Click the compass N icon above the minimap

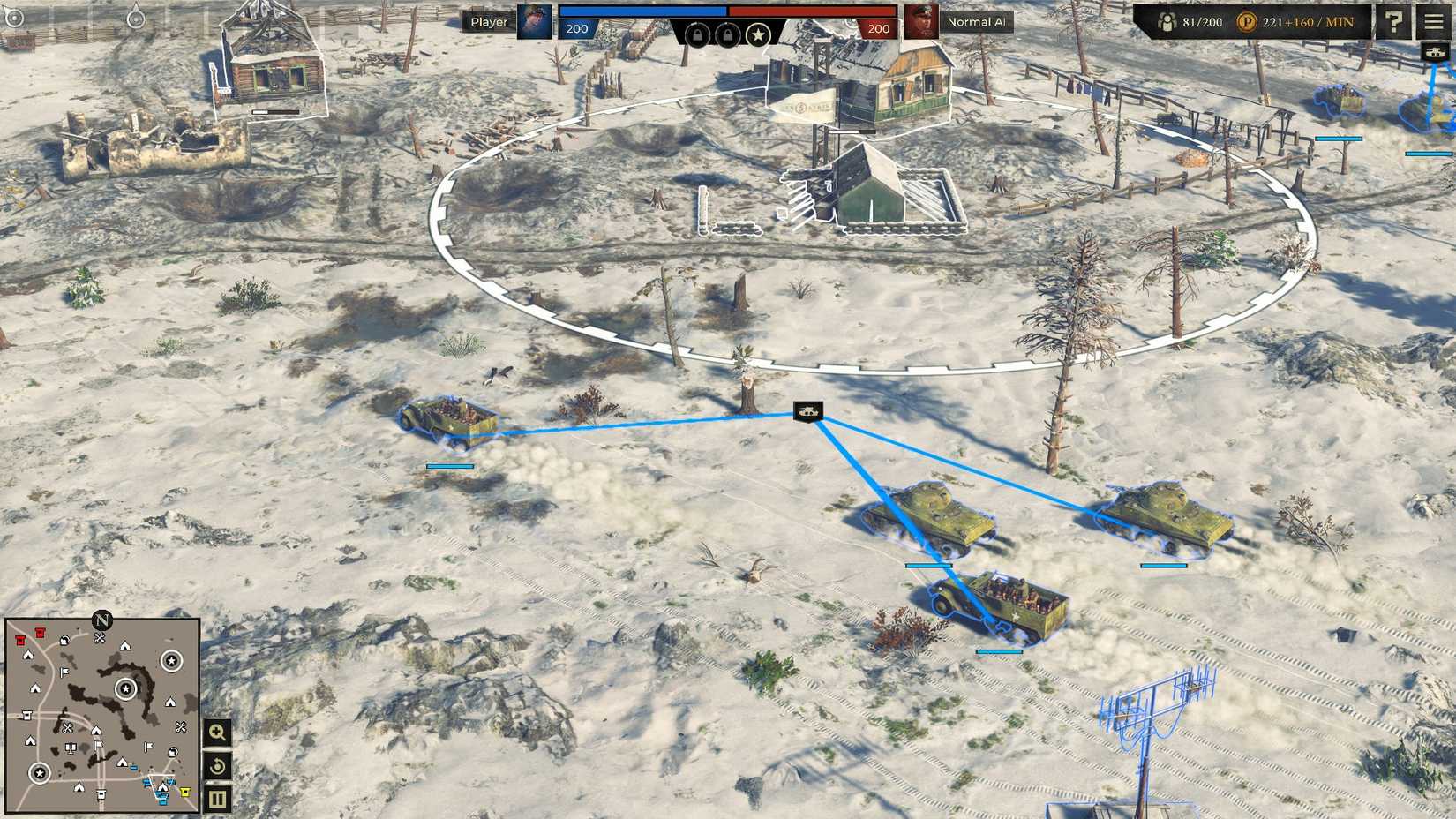click(103, 620)
